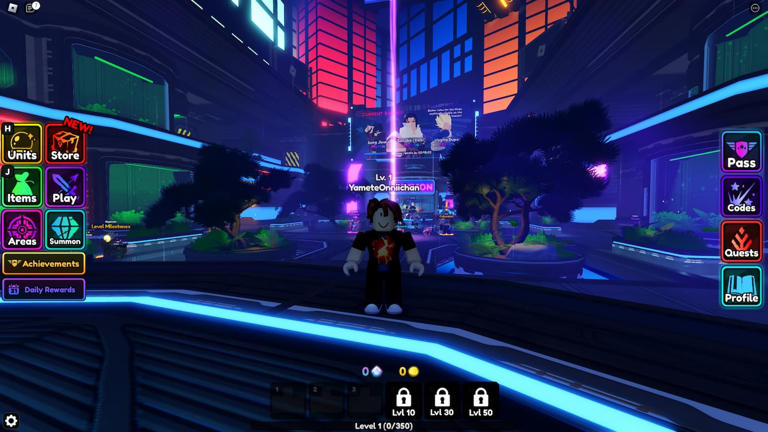Open the Roblox chat icon
Screen dimensions: 768x432
click(32, 8)
